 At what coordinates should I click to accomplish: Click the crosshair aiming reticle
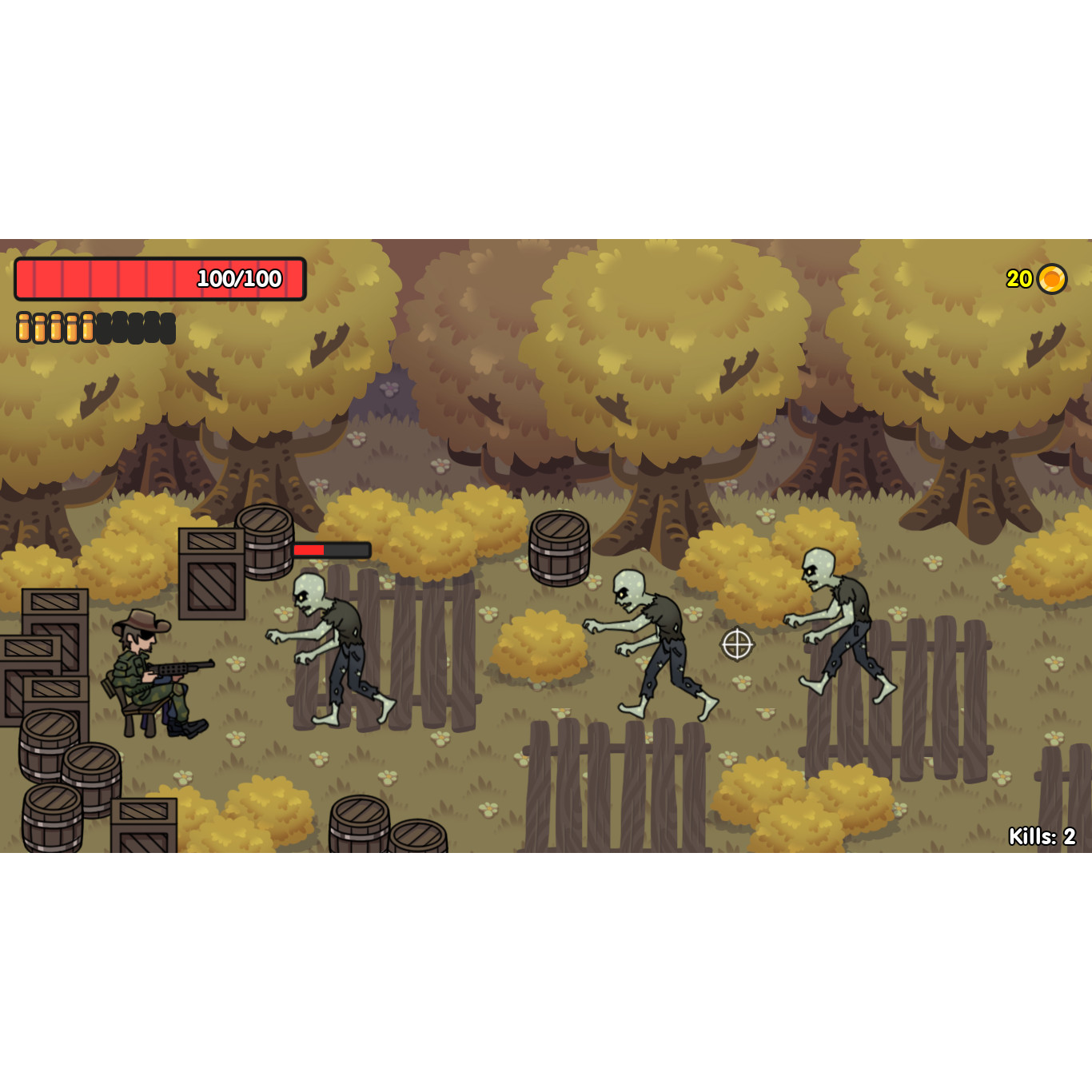(736, 644)
